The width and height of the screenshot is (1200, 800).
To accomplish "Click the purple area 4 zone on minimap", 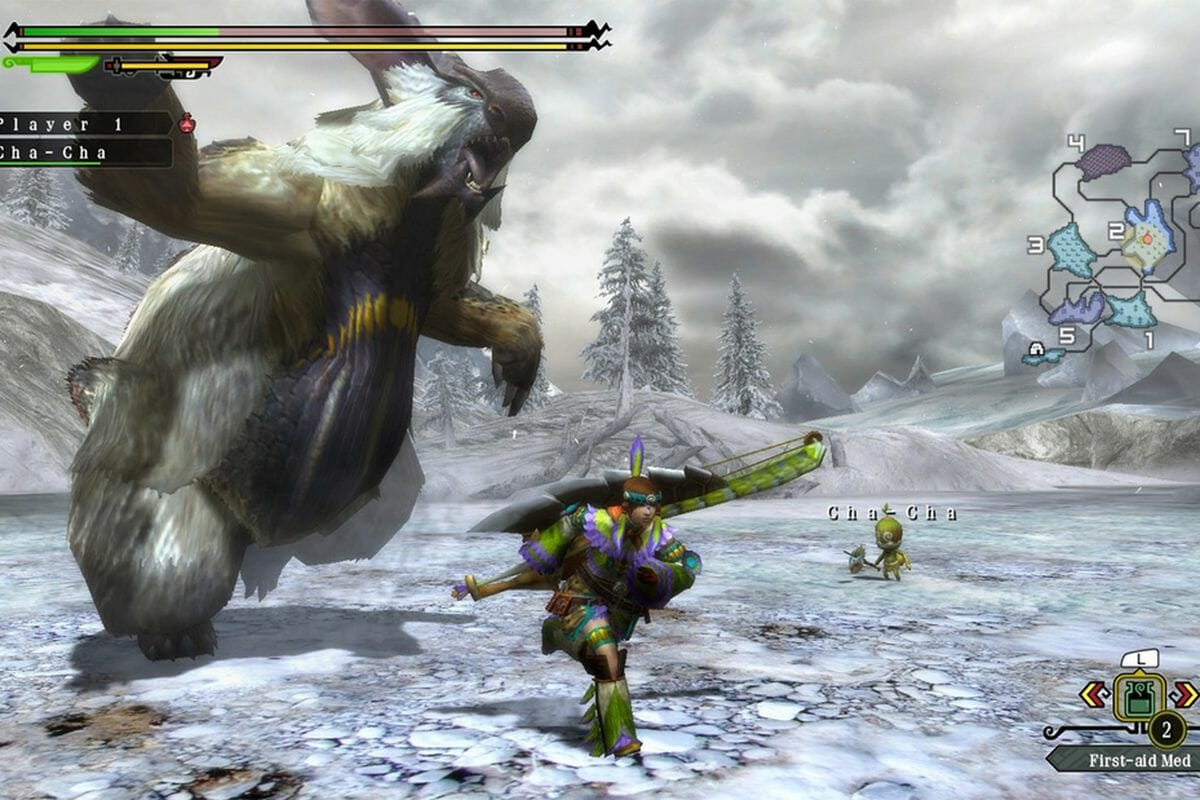I will [x=1104, y=162].
